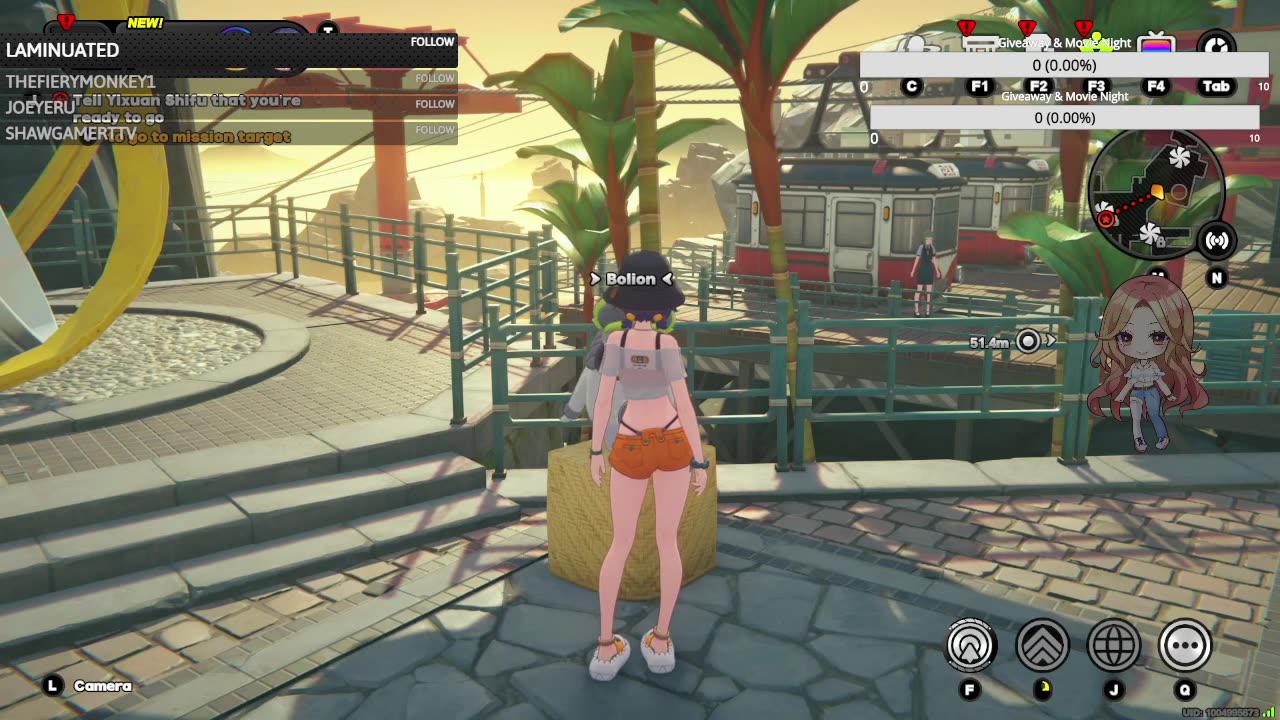Open the three-dots more options button
Viewport: 1280px width, 720px height.
point(1185,645)
